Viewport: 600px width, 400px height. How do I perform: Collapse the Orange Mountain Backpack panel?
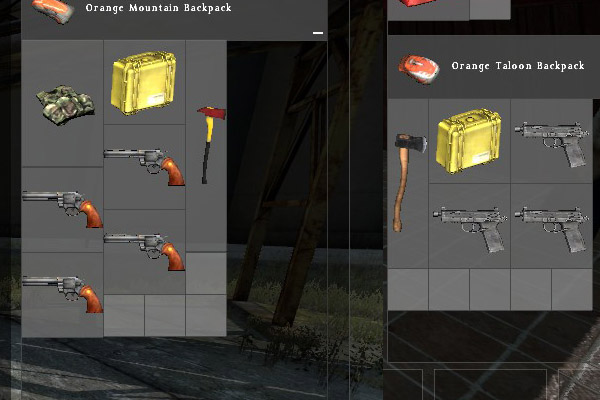point(318,33)
